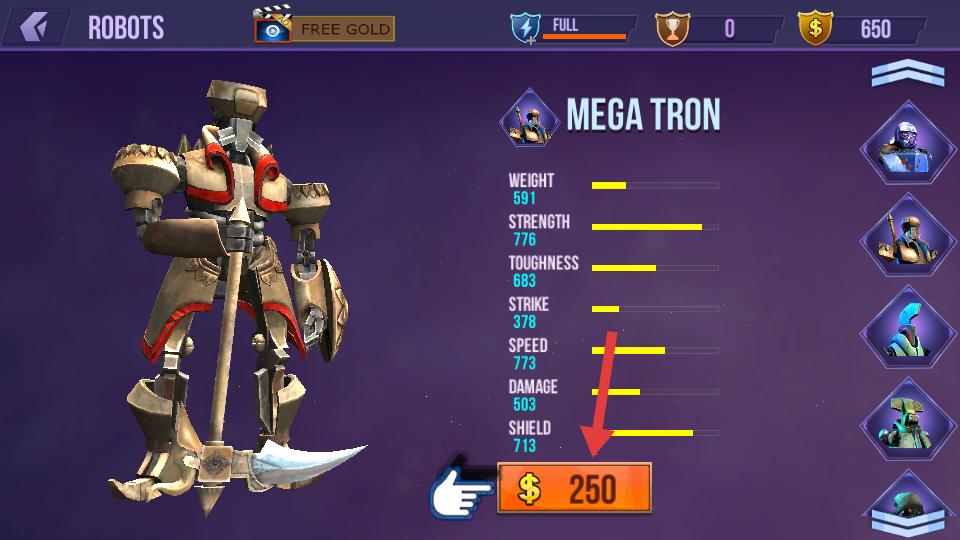Screen dimensions: 960x540
Task: Click the gold coin currency icon
Action: (815, 28)
